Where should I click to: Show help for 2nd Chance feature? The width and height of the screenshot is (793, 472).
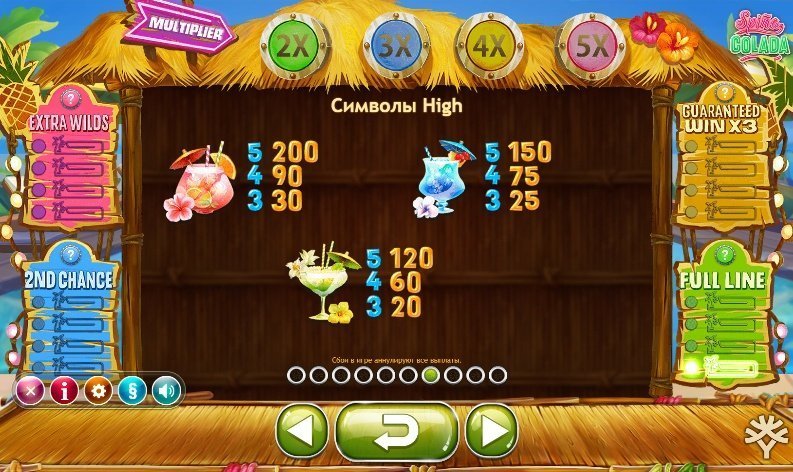(69, 253)
